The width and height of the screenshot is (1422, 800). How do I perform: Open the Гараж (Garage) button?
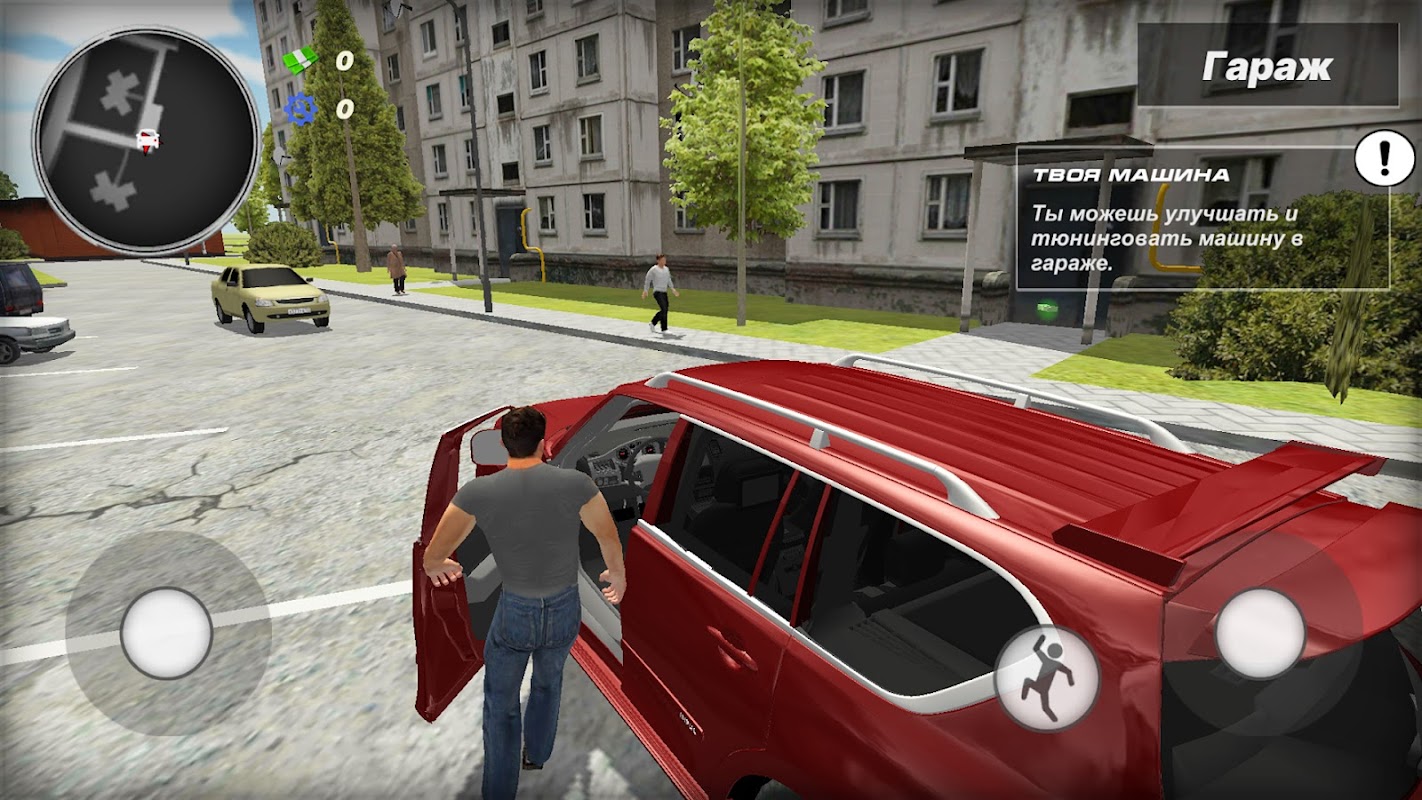[1267, 66]
